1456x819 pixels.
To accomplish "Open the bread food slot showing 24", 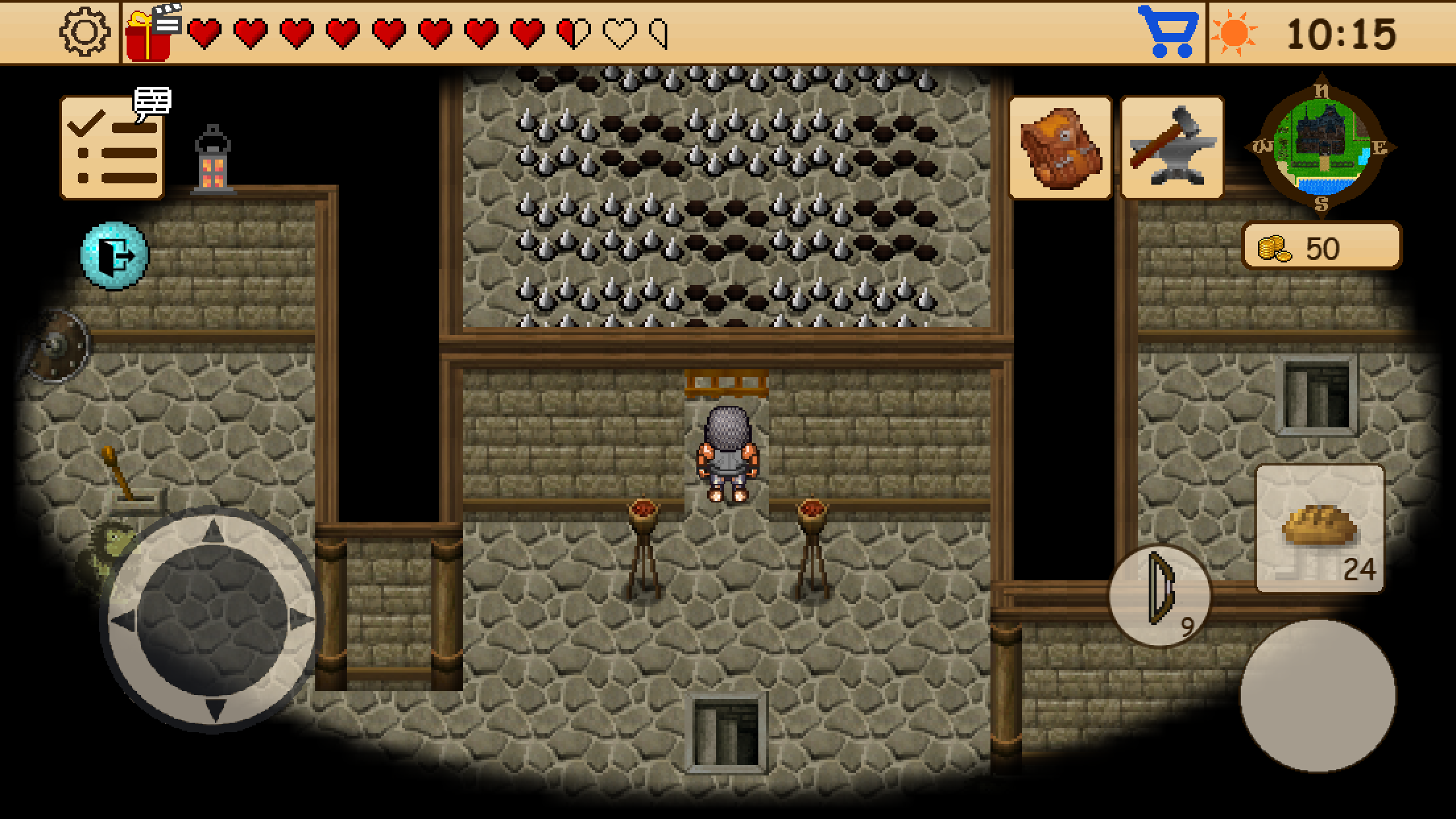I will (x=1320, y=528).
